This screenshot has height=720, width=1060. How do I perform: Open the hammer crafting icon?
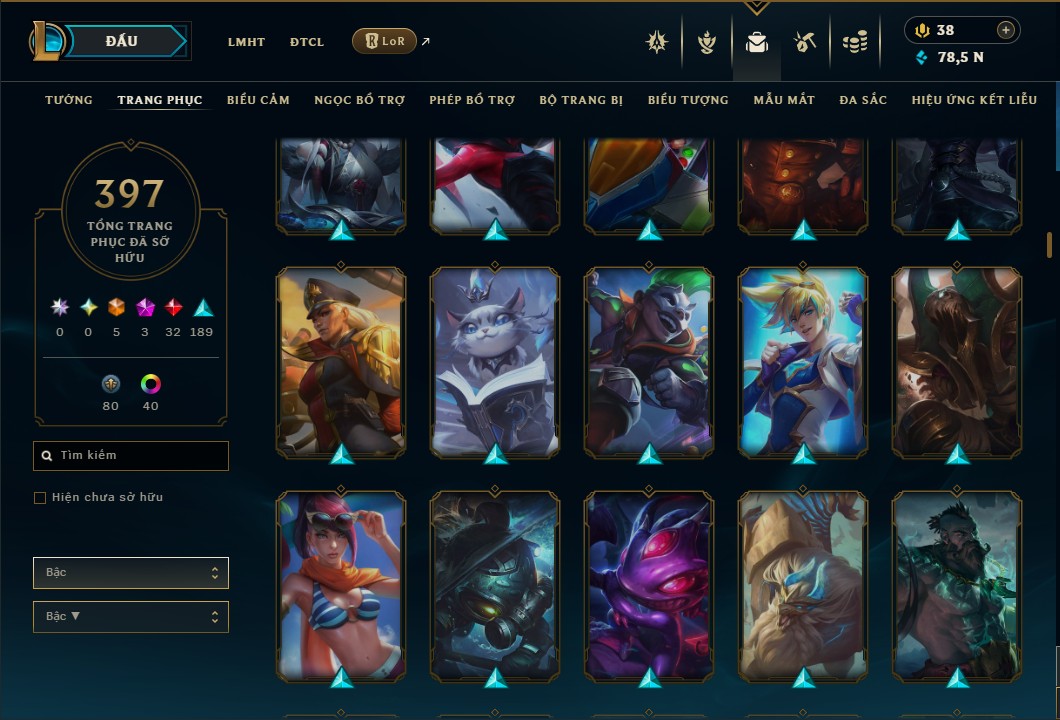[x=805, y=42]
